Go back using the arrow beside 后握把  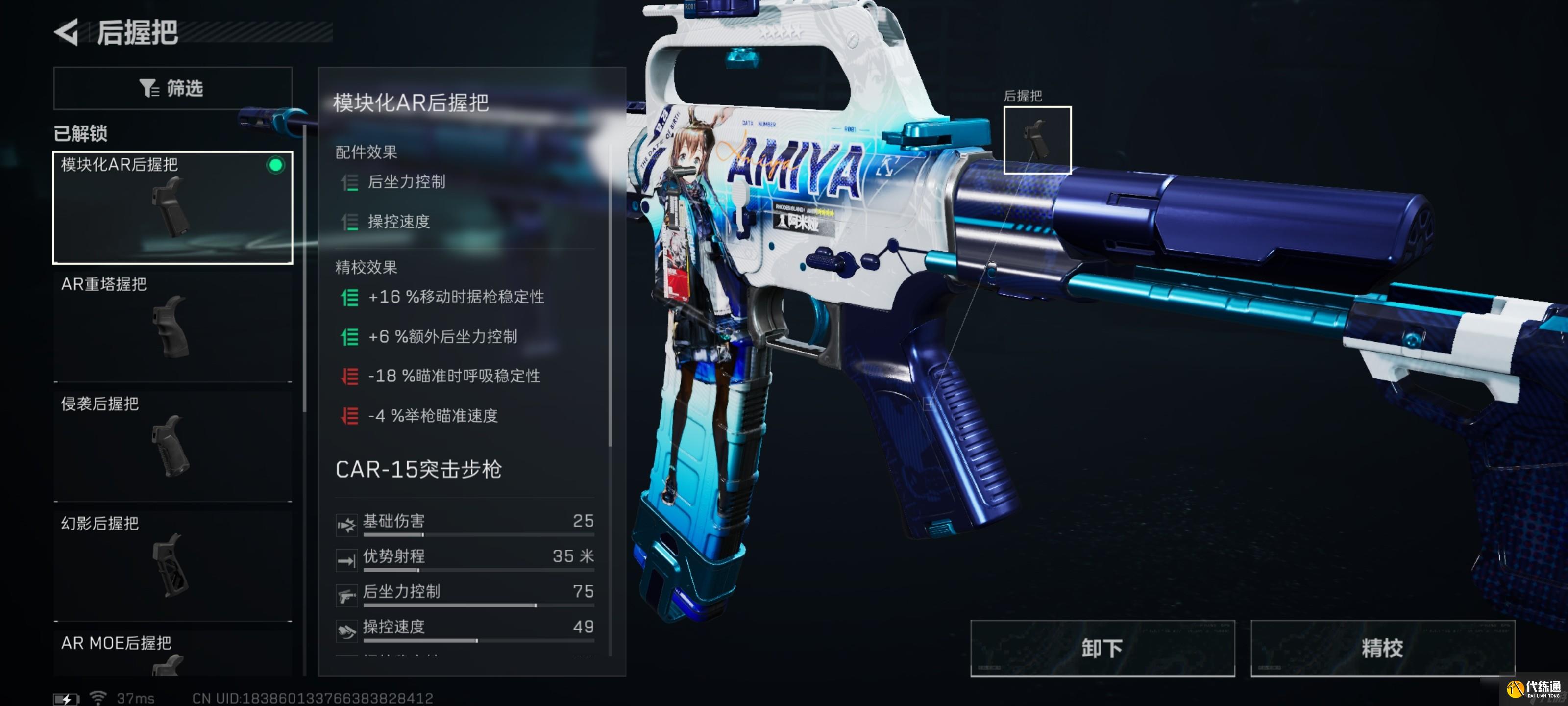67,32
